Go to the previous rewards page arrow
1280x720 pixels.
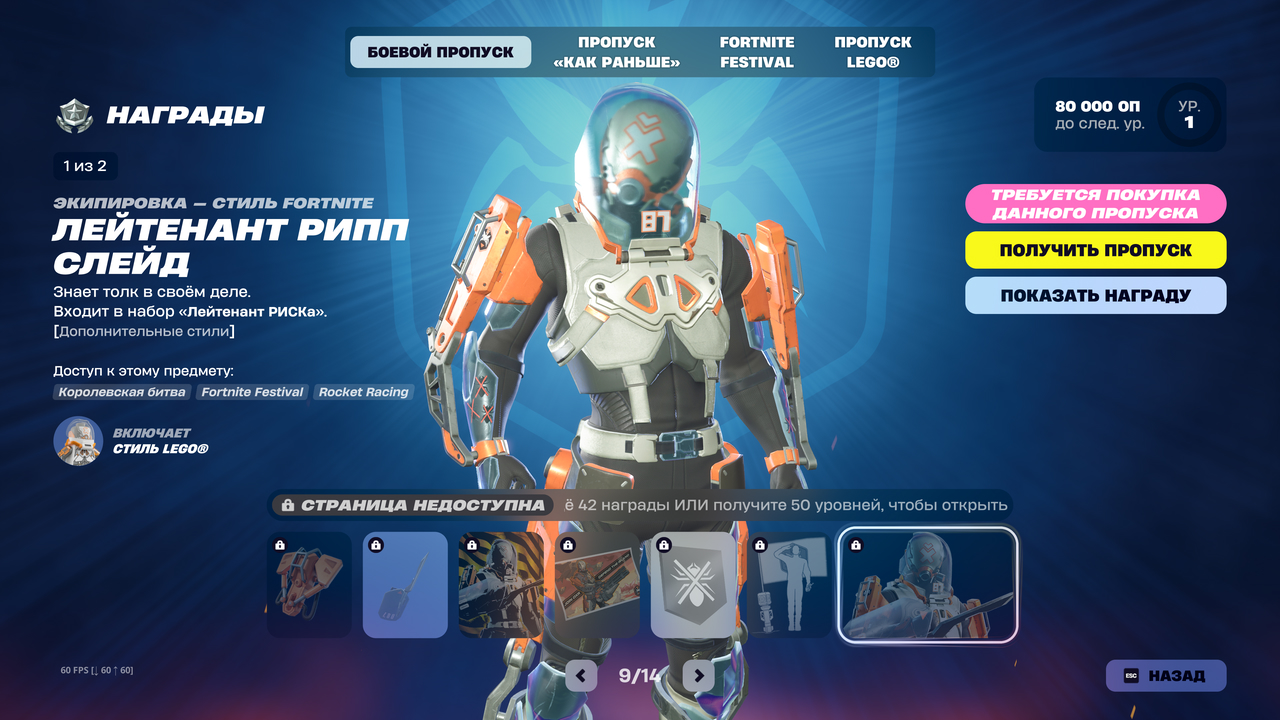(581, 676)
